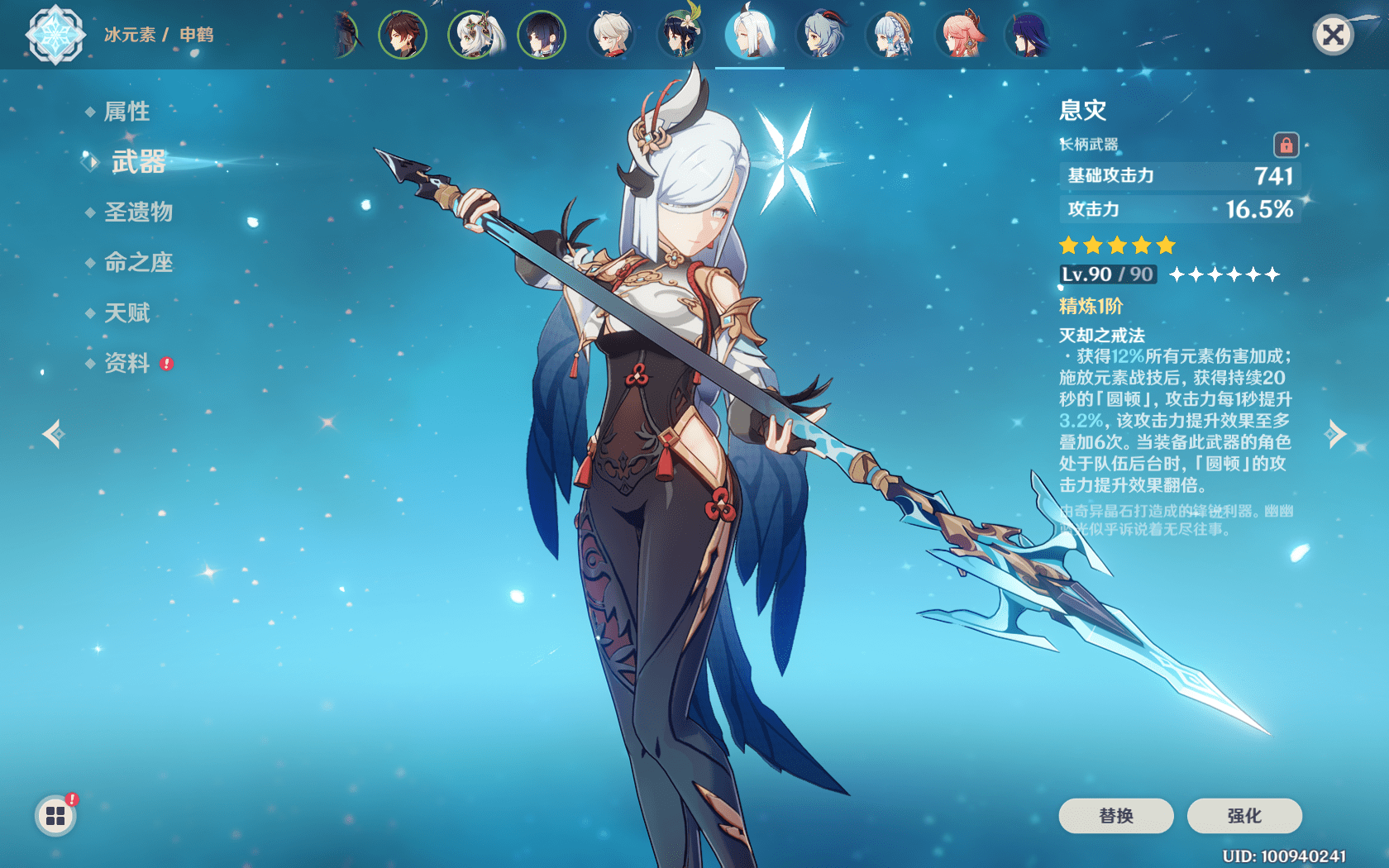The width and height of the screenshot is (1389, 868).
Task: Switch to the next character with right arrow
Action: point(1335,433)
